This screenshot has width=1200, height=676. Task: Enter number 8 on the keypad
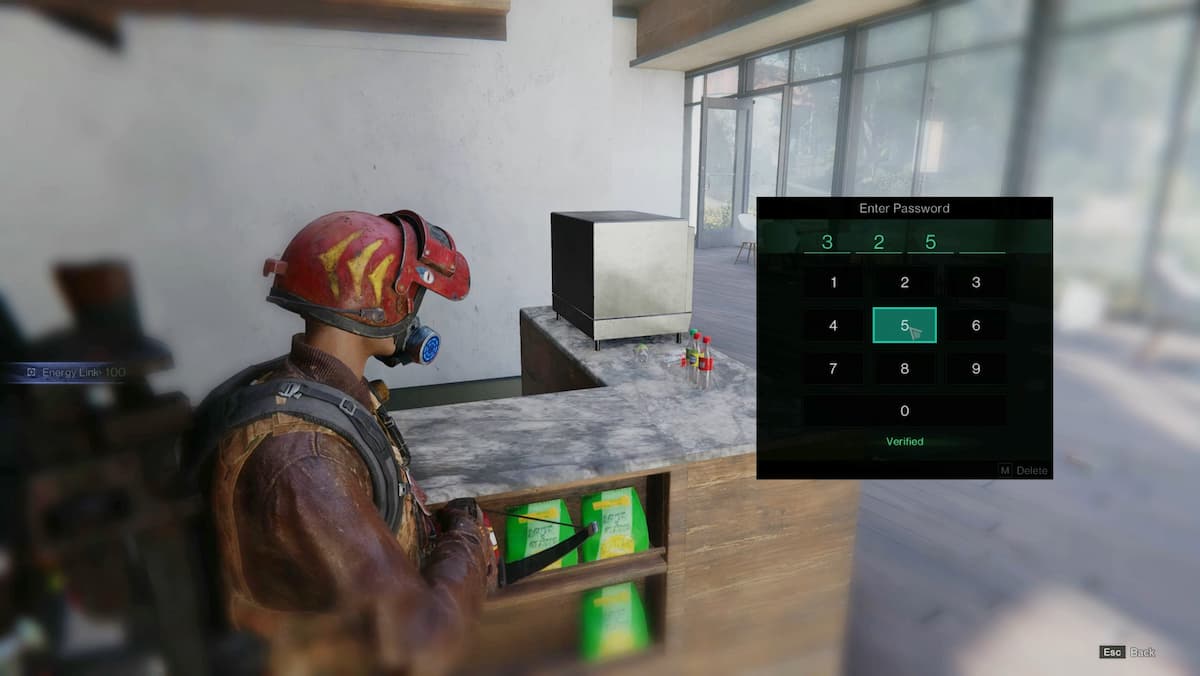point(904,368)
